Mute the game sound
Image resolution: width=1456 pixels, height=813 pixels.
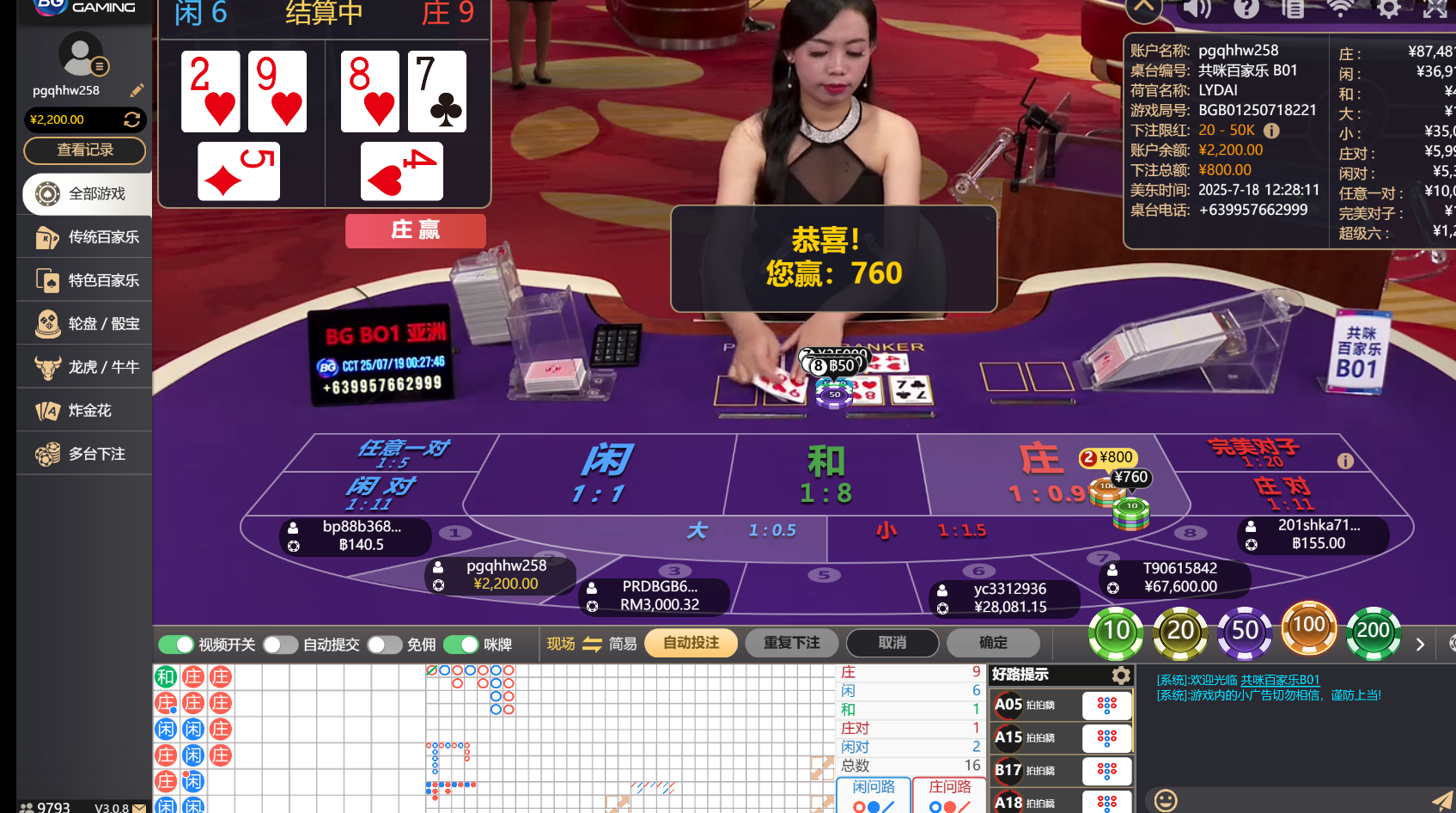pyautogui.click(x=1197, y=10)
